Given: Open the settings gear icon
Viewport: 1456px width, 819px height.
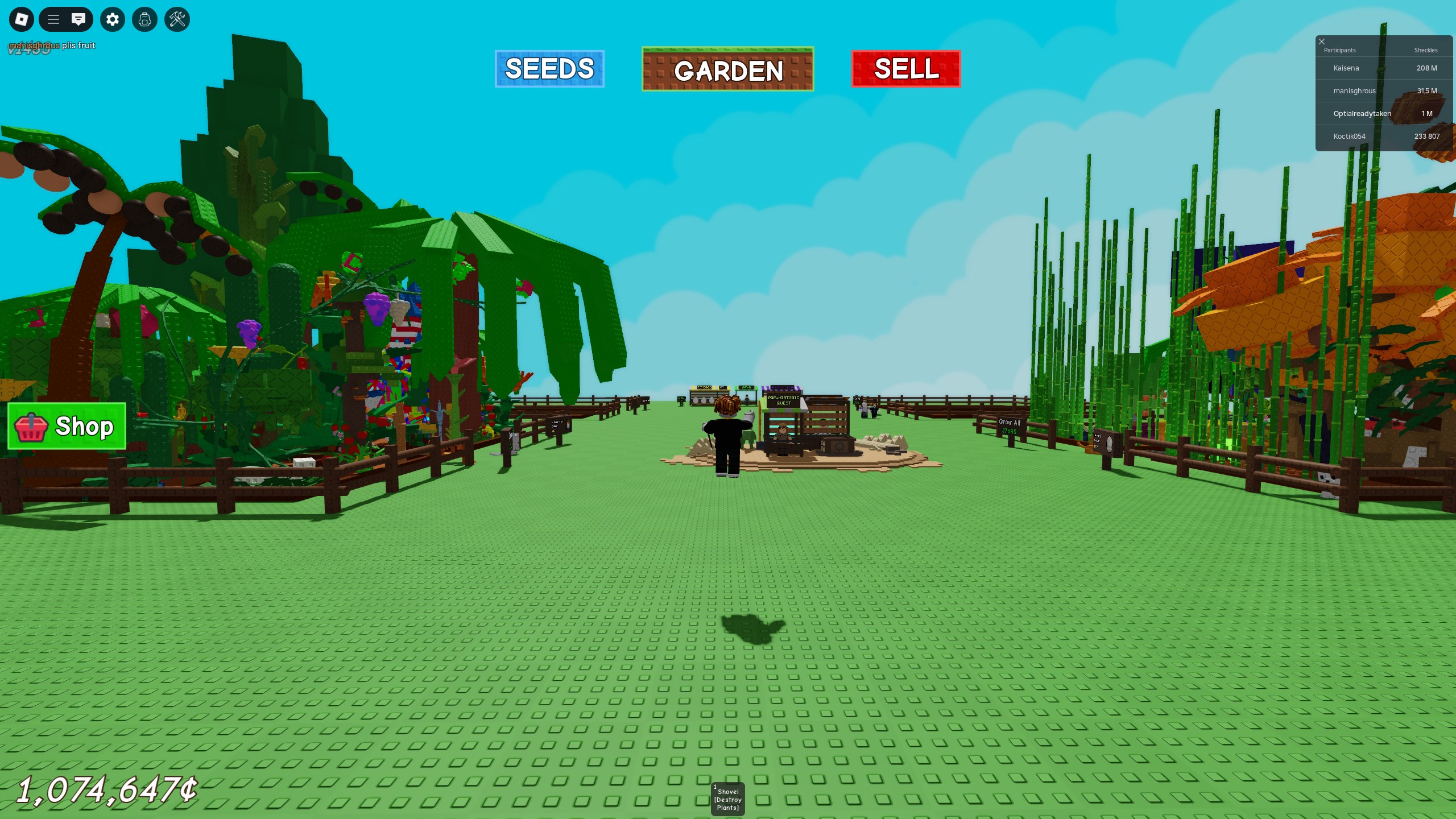Looking at the screenshot, I should coord(112,19).
